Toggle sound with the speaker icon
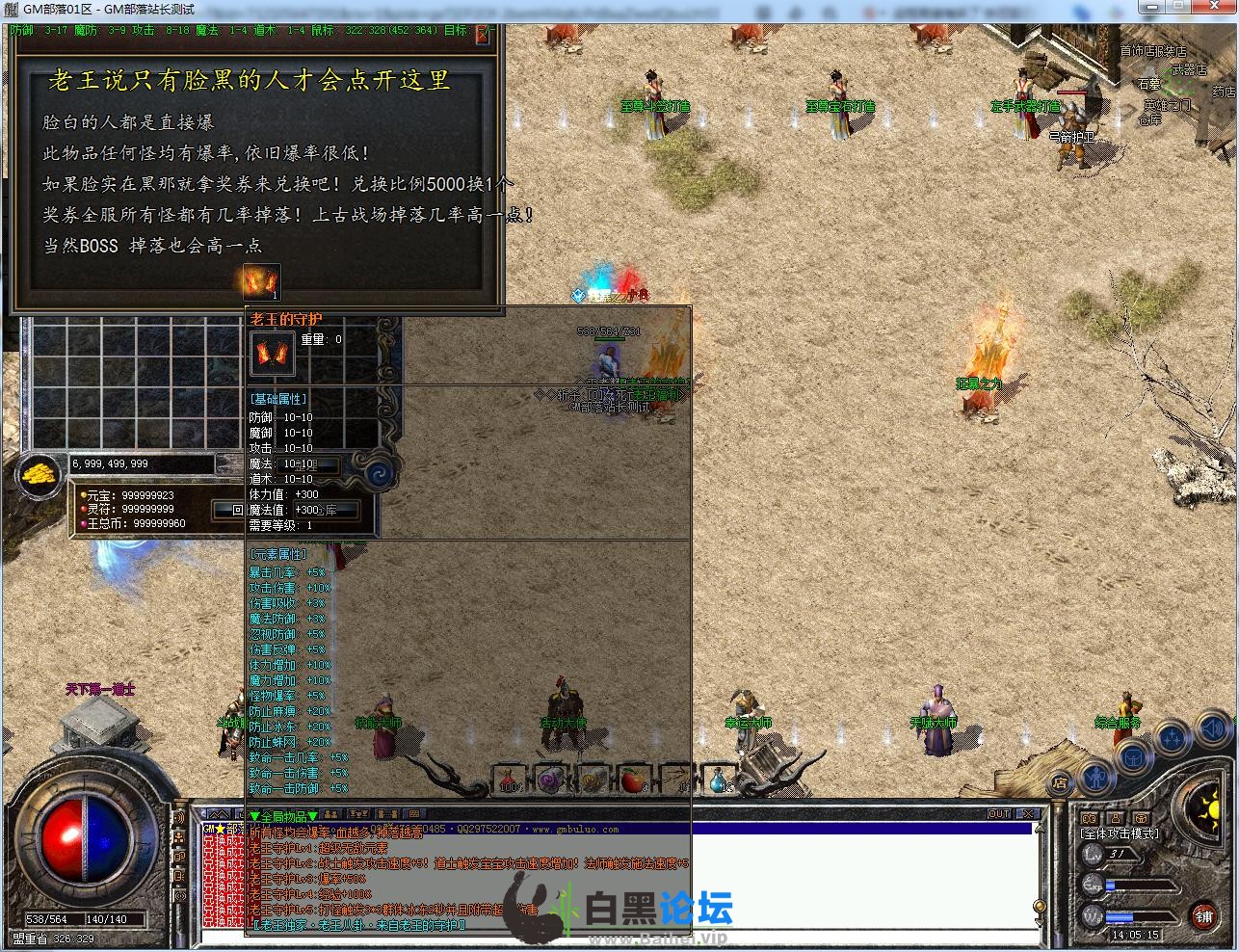Viewport: 1239px width, 952px height. pos(1212,728)
